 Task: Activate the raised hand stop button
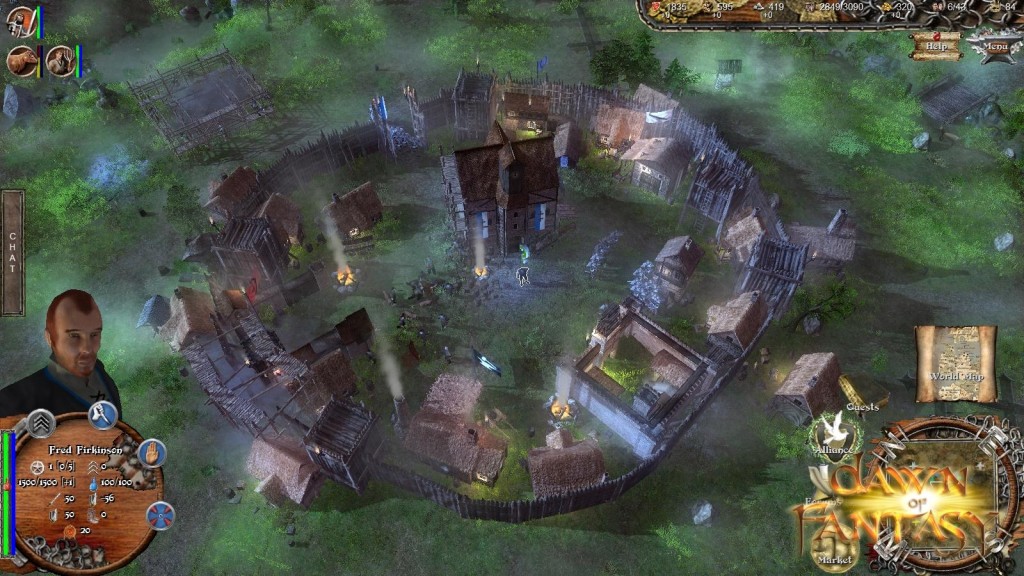[151, 453]
